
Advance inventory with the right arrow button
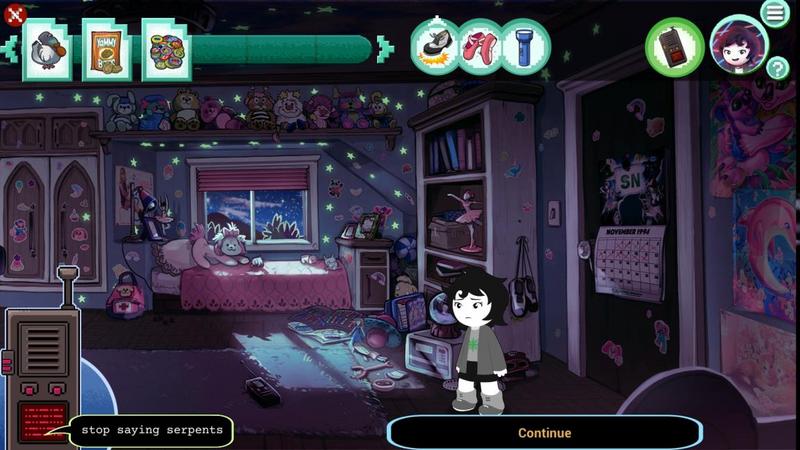click(x=385, y=49)
